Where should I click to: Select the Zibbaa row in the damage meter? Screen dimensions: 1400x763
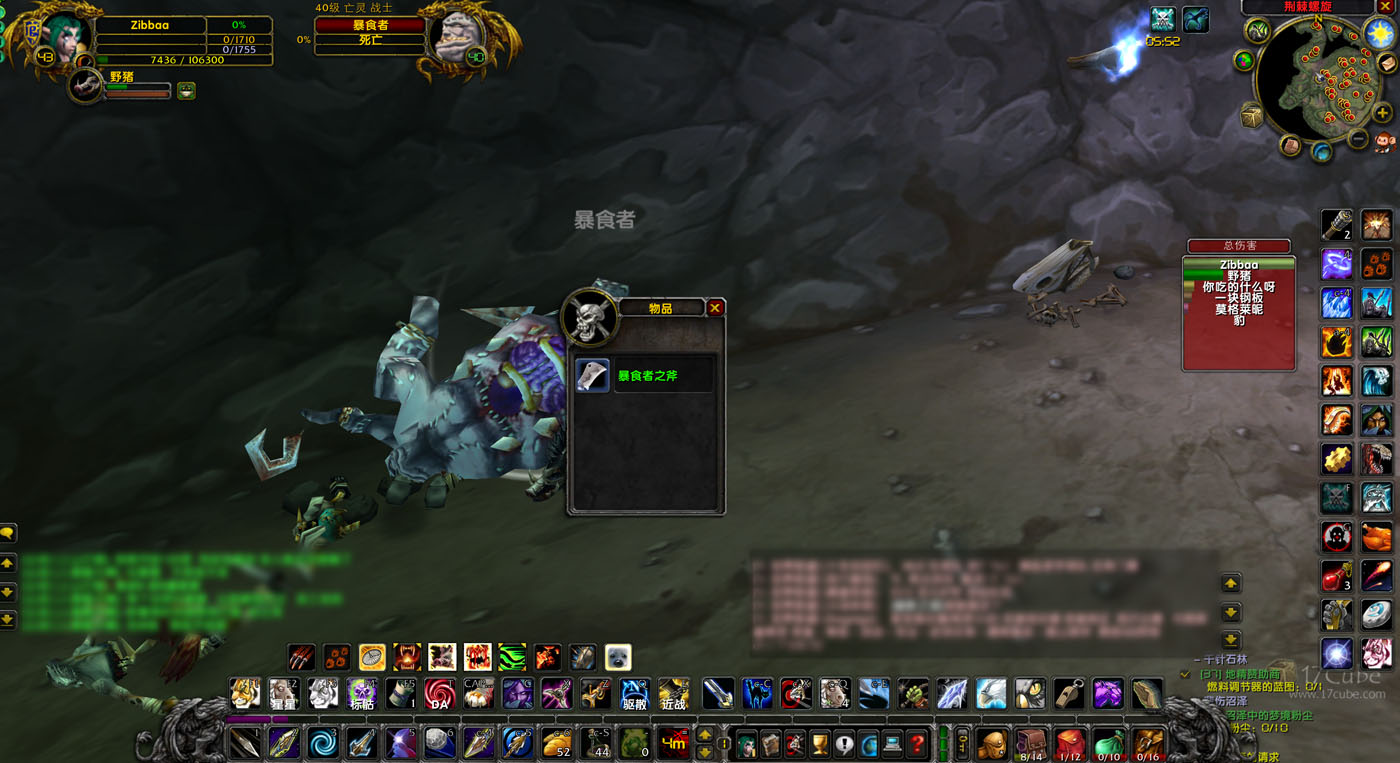pyautogui.click(x=1239, y=265)
